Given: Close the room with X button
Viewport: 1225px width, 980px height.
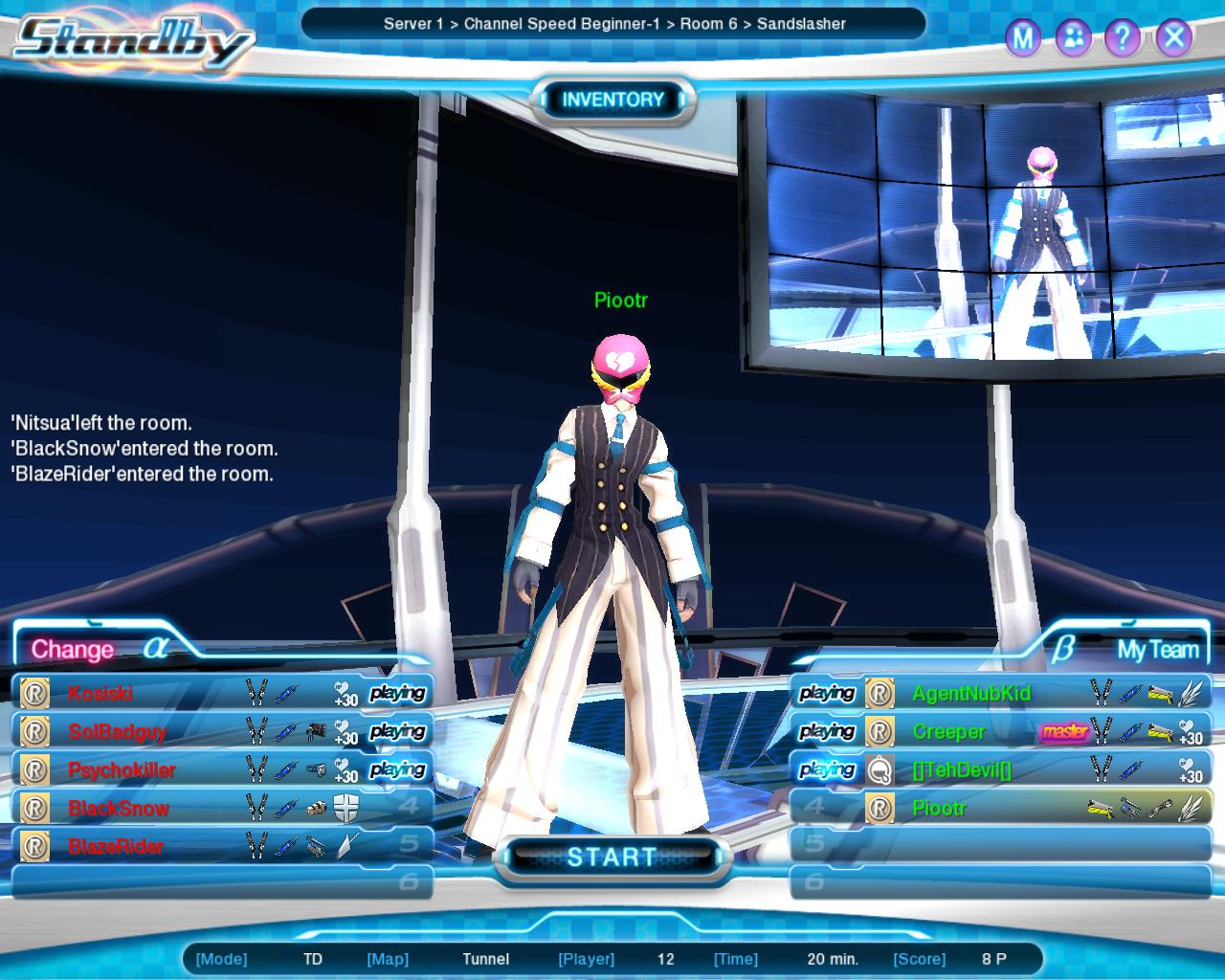Looking at the screenshot, I should point(1173,38).
